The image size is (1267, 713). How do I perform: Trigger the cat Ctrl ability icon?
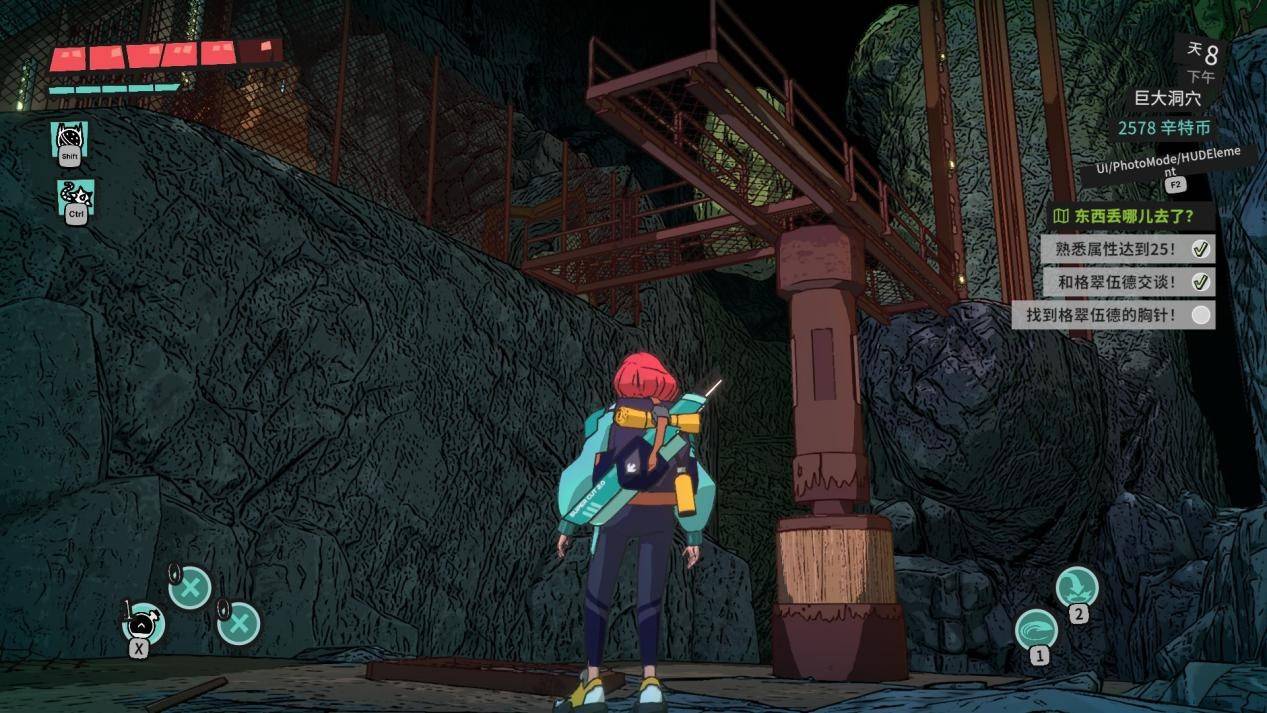[x=75, y=197]
